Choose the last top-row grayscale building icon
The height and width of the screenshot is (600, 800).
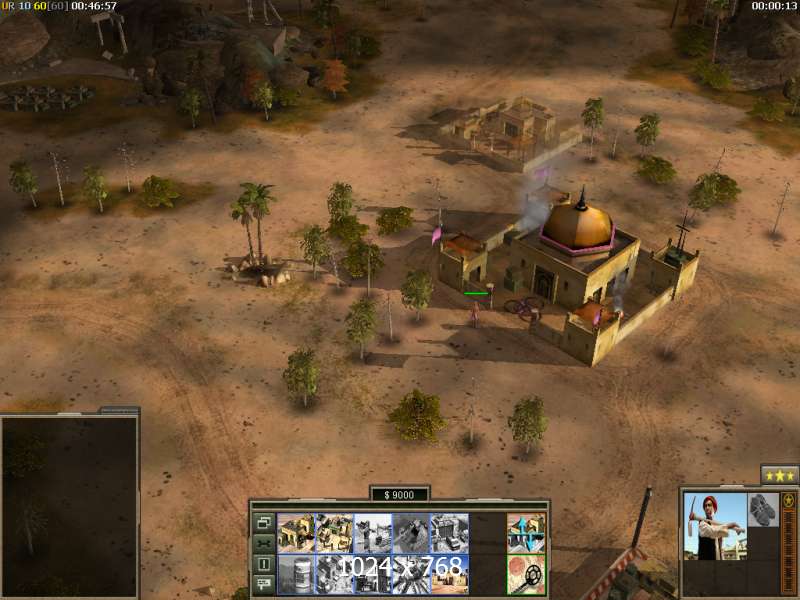click(x=449, y=533)
